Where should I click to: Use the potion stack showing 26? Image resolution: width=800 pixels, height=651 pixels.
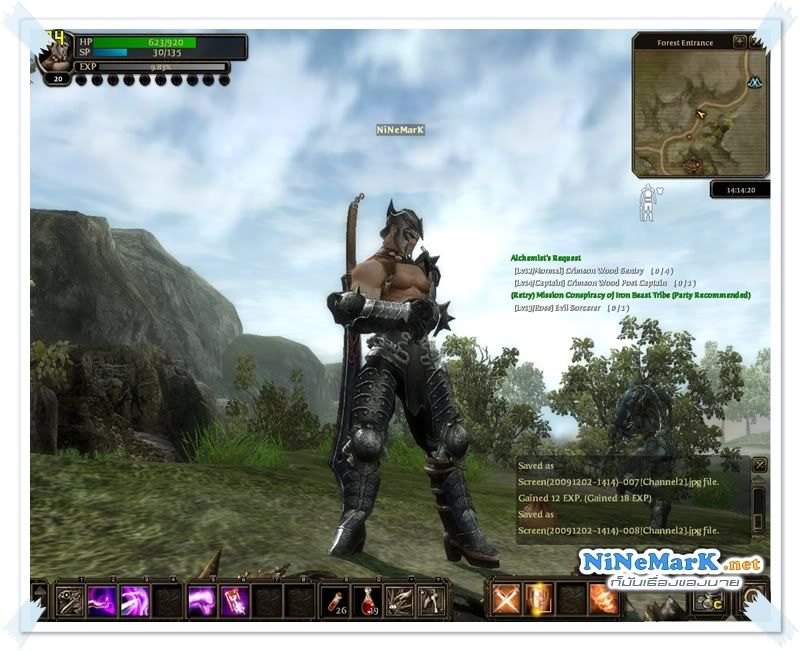tap(335, 600)
